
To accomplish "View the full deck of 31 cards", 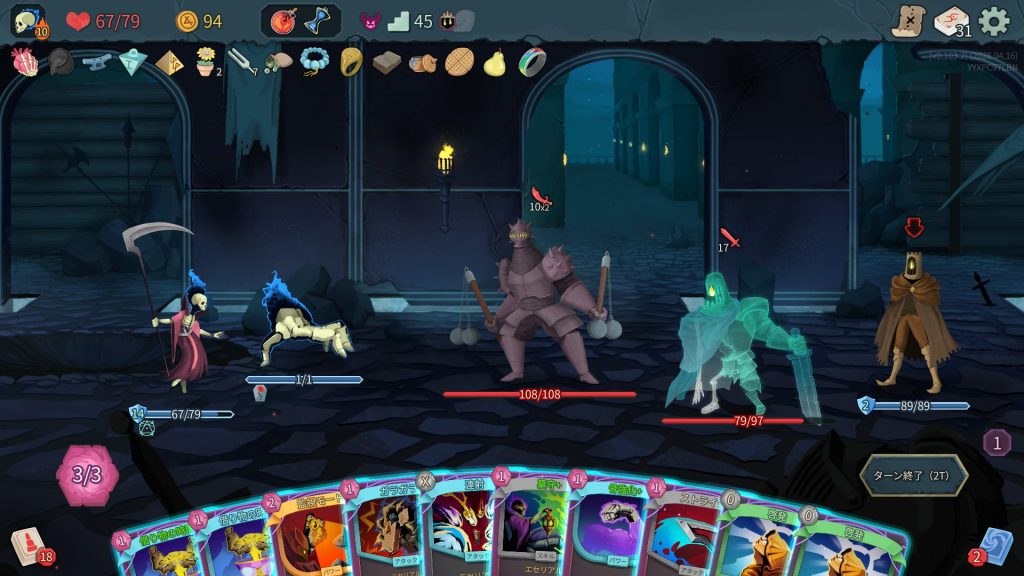I will [x=951, y=21].
